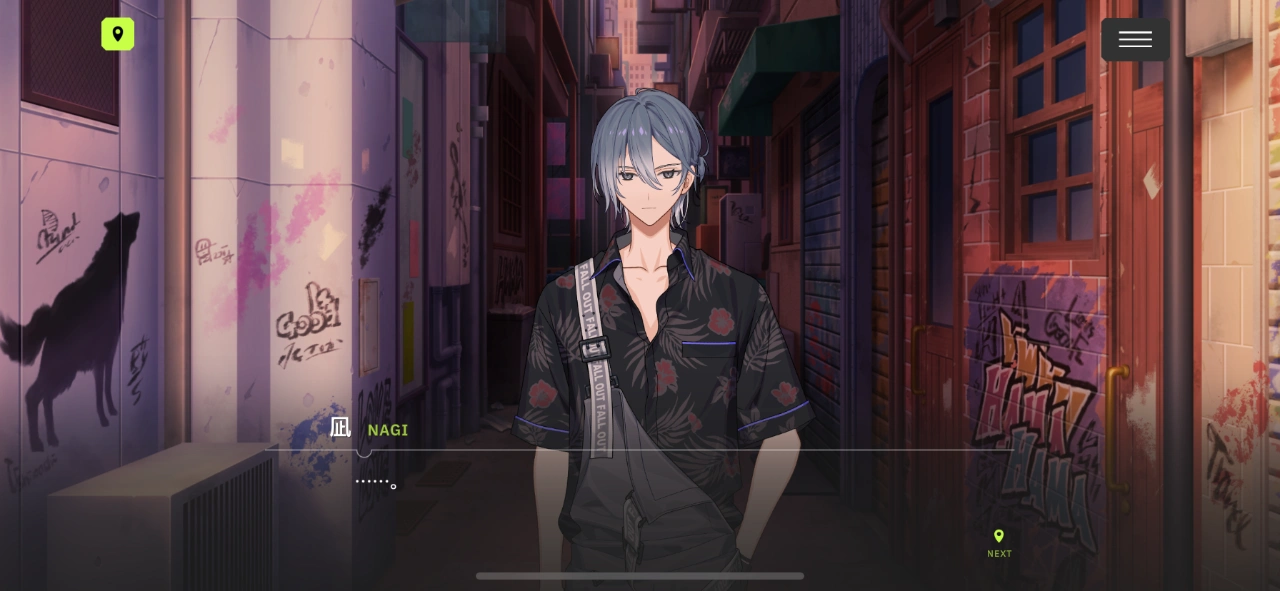Image resolution: width=1280 pixels, height=591 pixels.
Task: Open the hamburger menu
Action: point(1135,40)
